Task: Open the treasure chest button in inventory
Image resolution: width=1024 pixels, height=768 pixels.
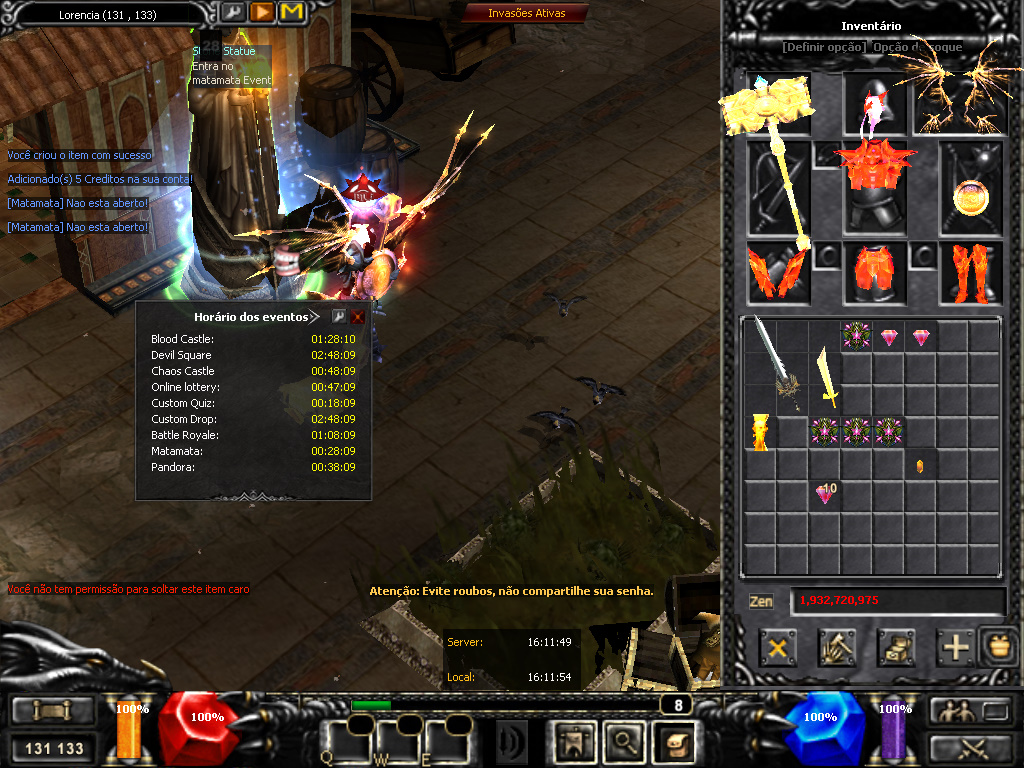Action: (896, 648)
